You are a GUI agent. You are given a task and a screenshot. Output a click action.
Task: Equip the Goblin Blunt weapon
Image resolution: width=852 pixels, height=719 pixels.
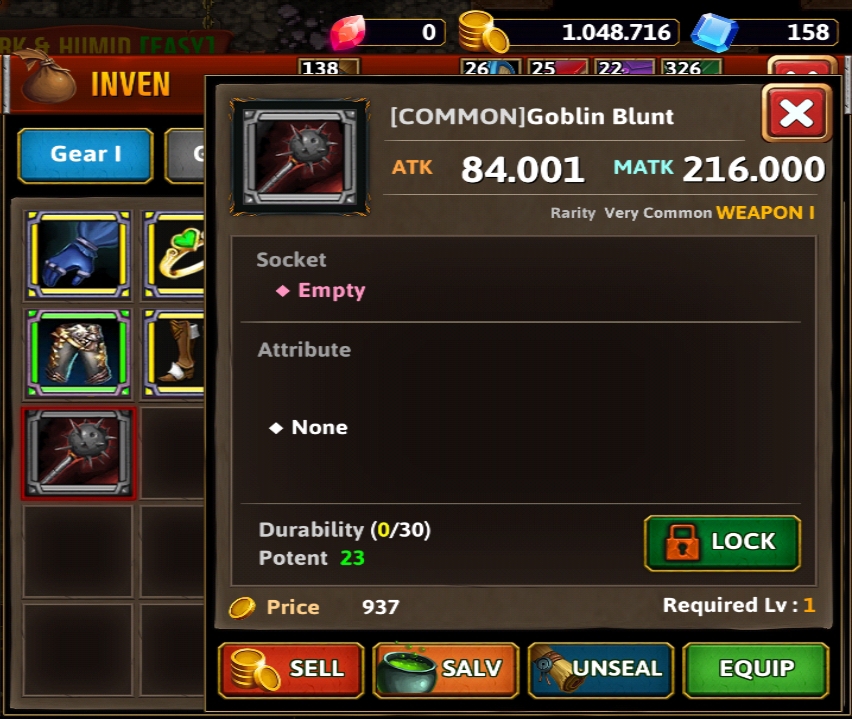(756, 669)
